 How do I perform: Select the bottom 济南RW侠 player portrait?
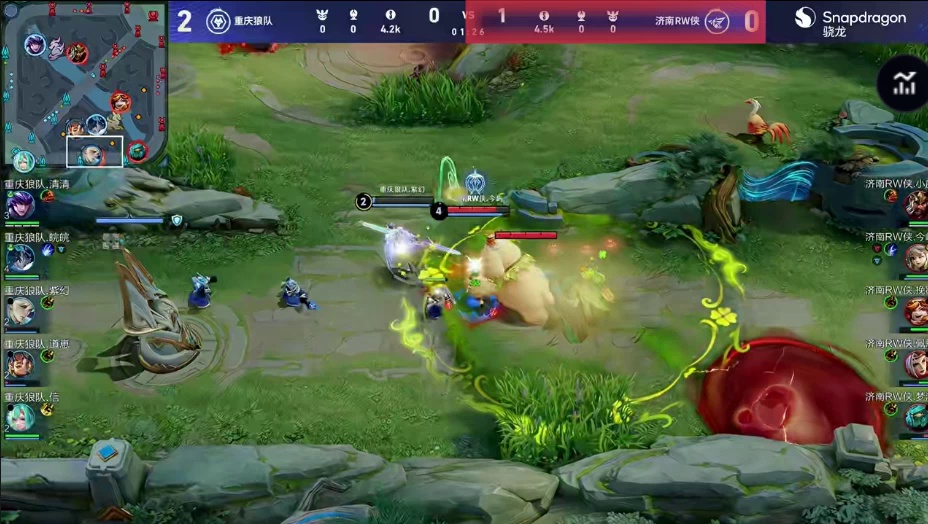pos(915,417)
